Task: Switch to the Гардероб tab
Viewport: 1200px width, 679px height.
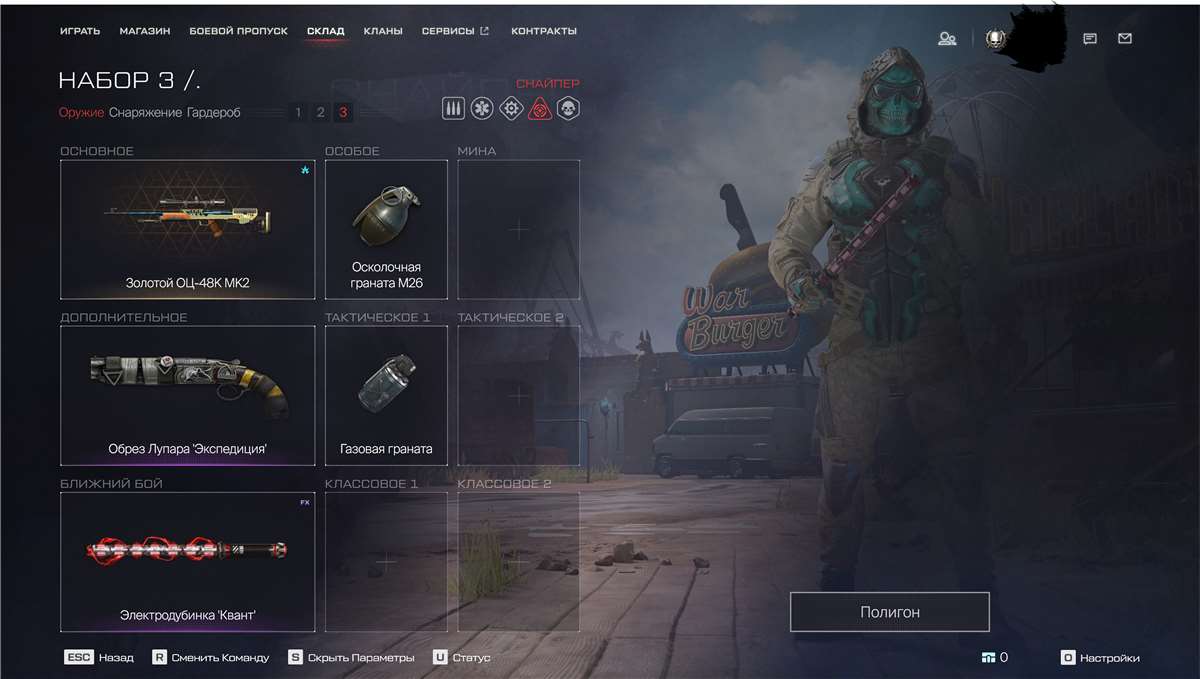Action: tap(213, 113)
